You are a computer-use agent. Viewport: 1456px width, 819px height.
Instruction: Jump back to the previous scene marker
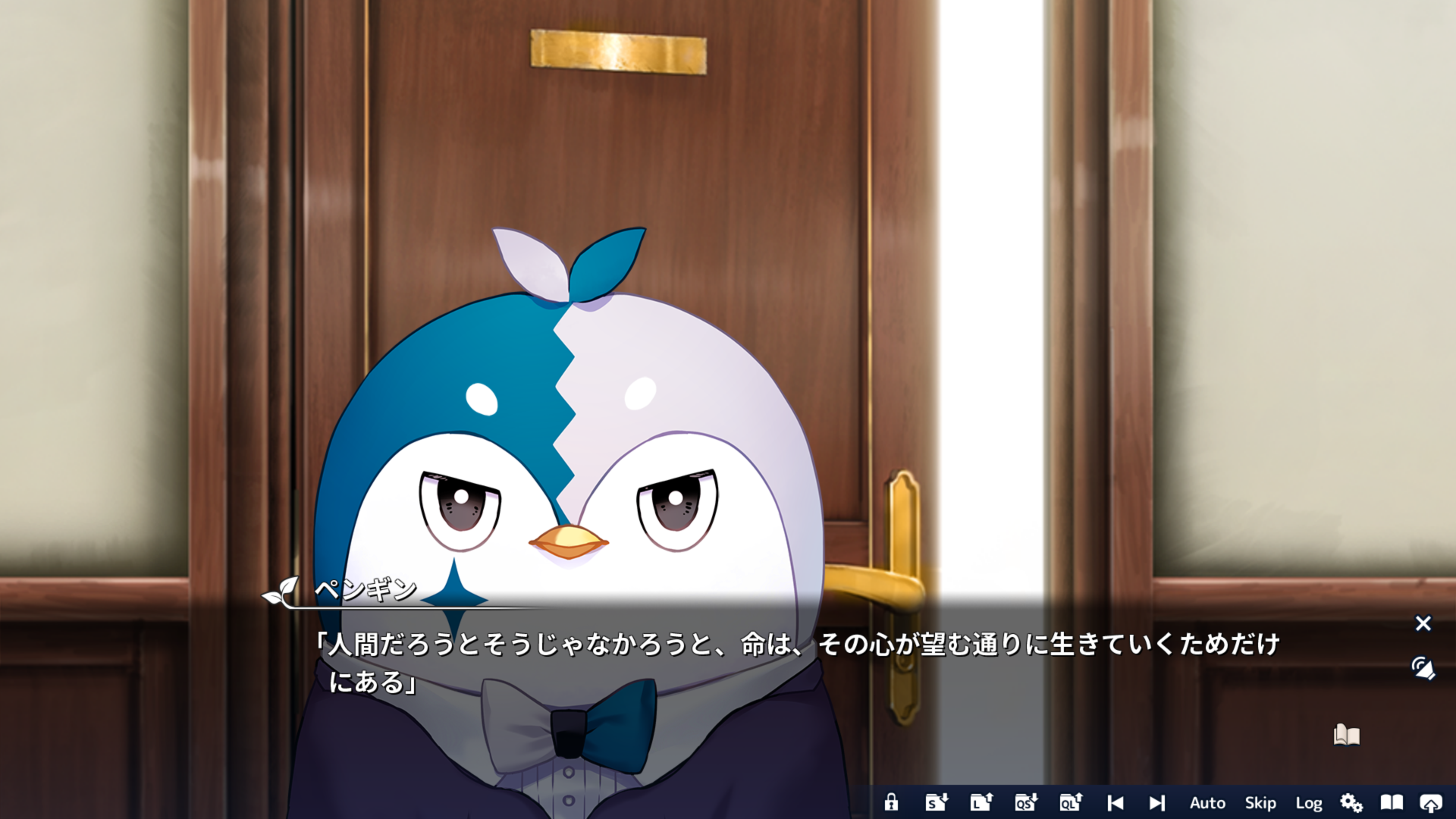[x=1114, y=802]
